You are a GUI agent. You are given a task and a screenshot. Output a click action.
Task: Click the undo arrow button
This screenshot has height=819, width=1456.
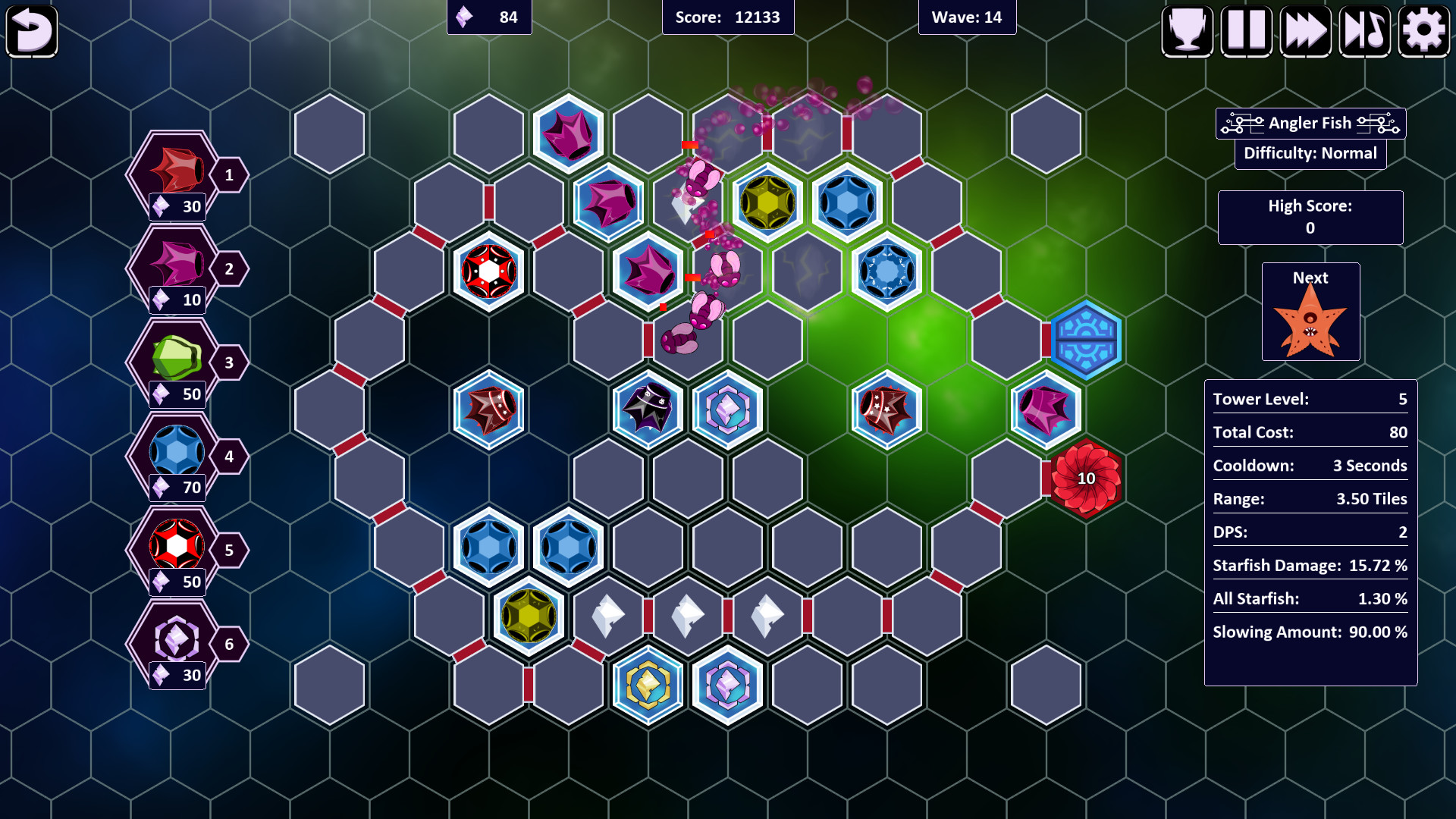pyautogui.click(x=32, y=30)
